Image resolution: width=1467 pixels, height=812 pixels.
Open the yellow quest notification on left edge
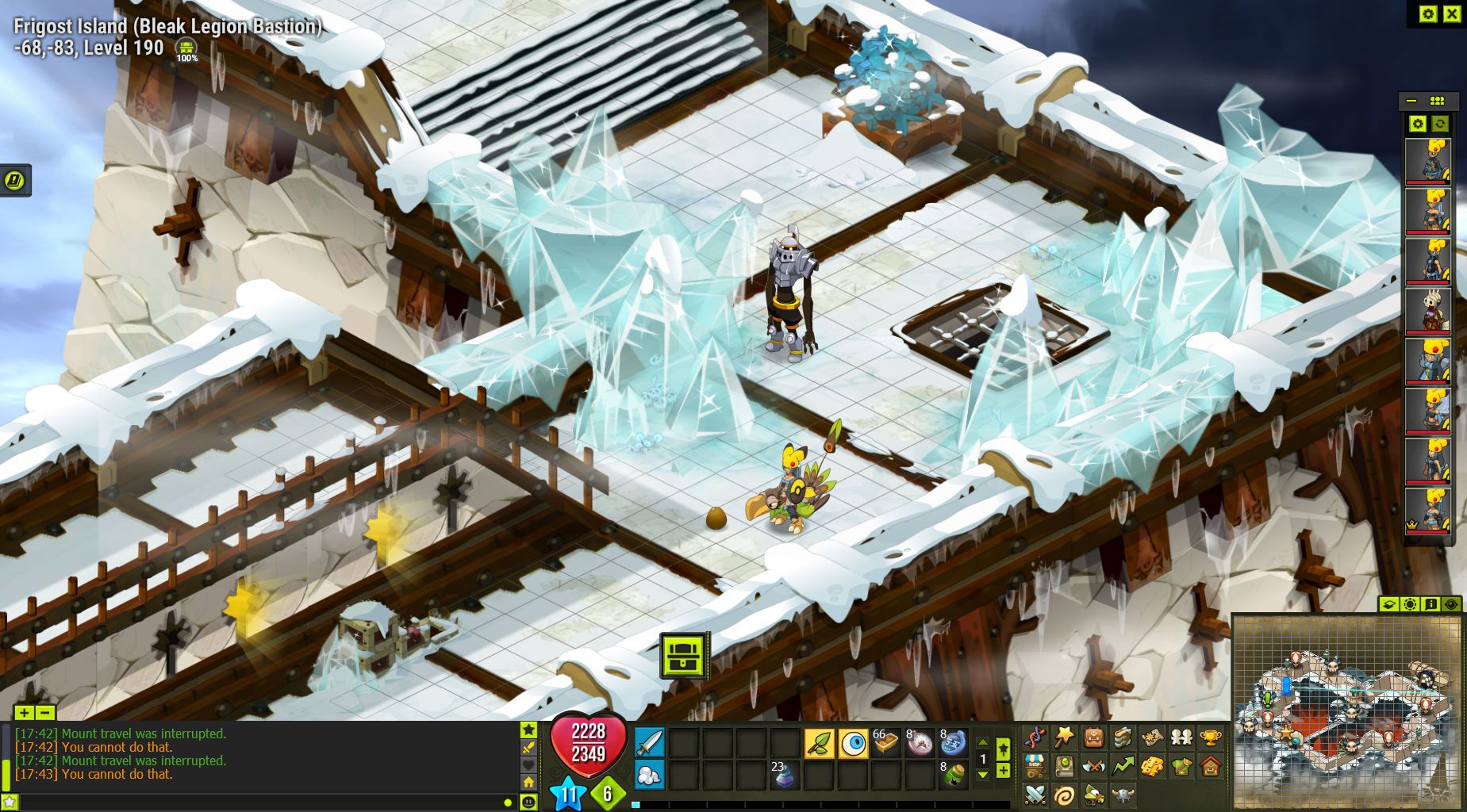[x=15, y=181]
